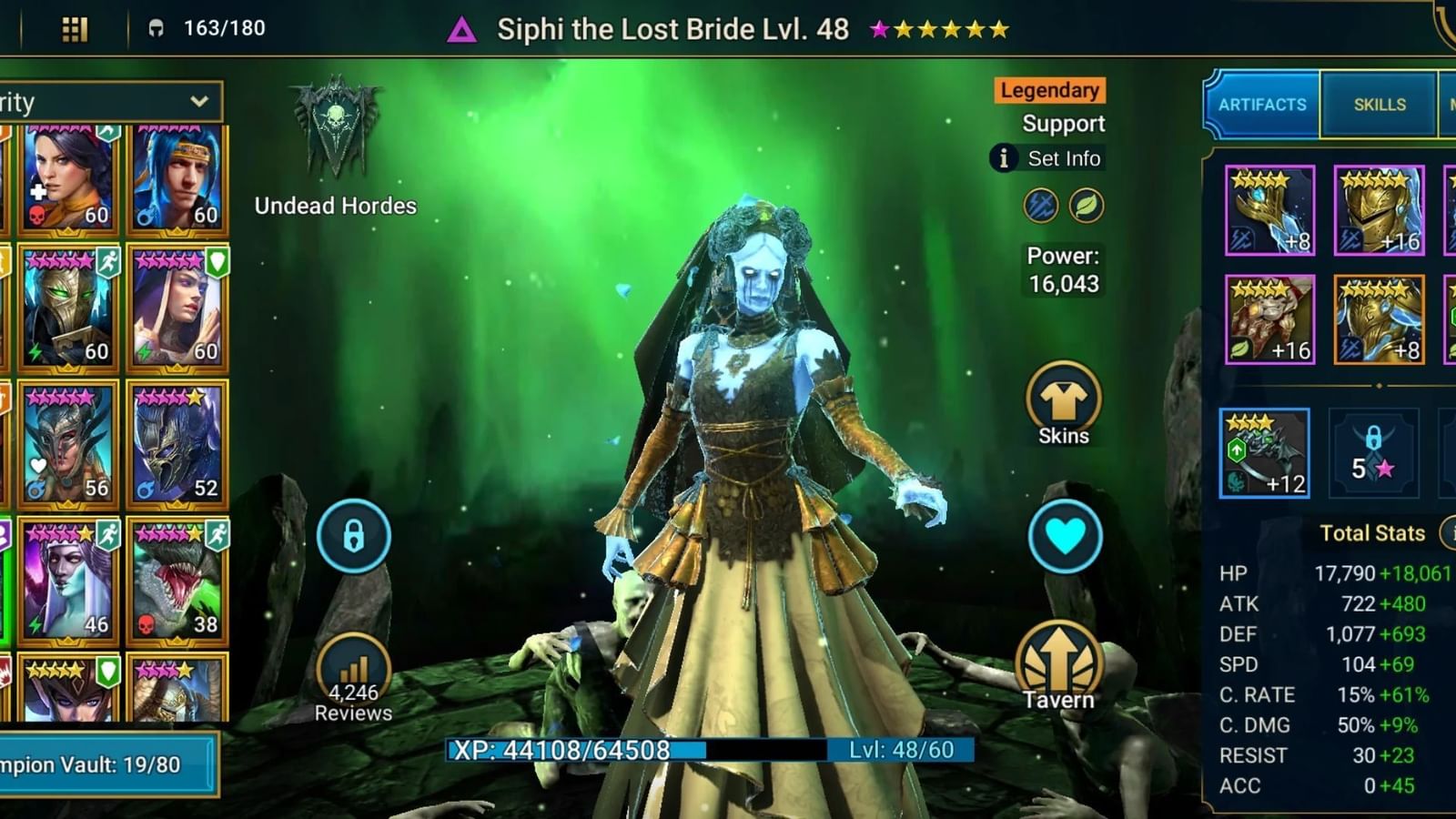Click the green leaf set bonus icon
Viewport: 1456px width, 819px height.
coord(1086,205)
